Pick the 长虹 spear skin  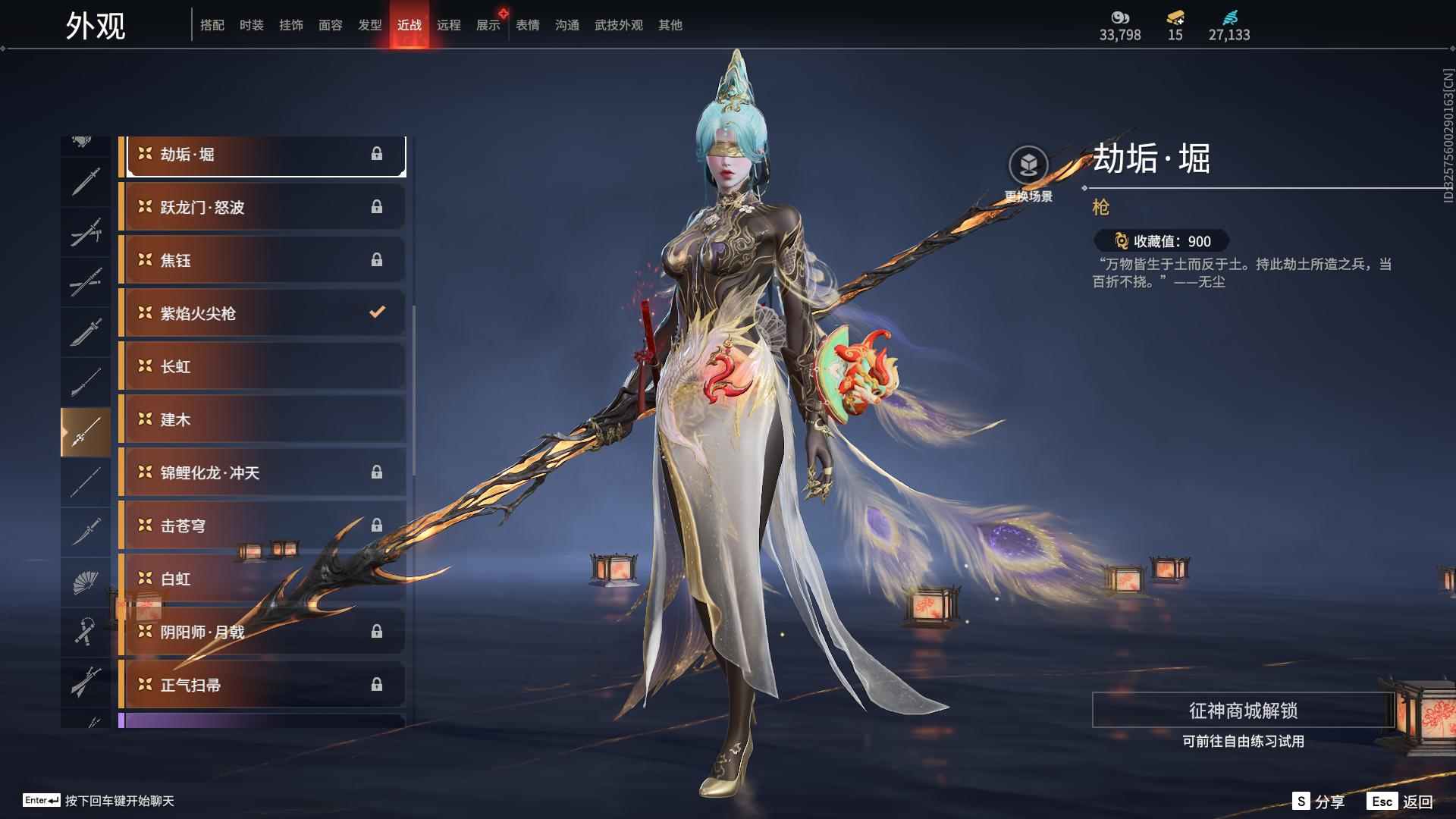click(x=262, y=366)
